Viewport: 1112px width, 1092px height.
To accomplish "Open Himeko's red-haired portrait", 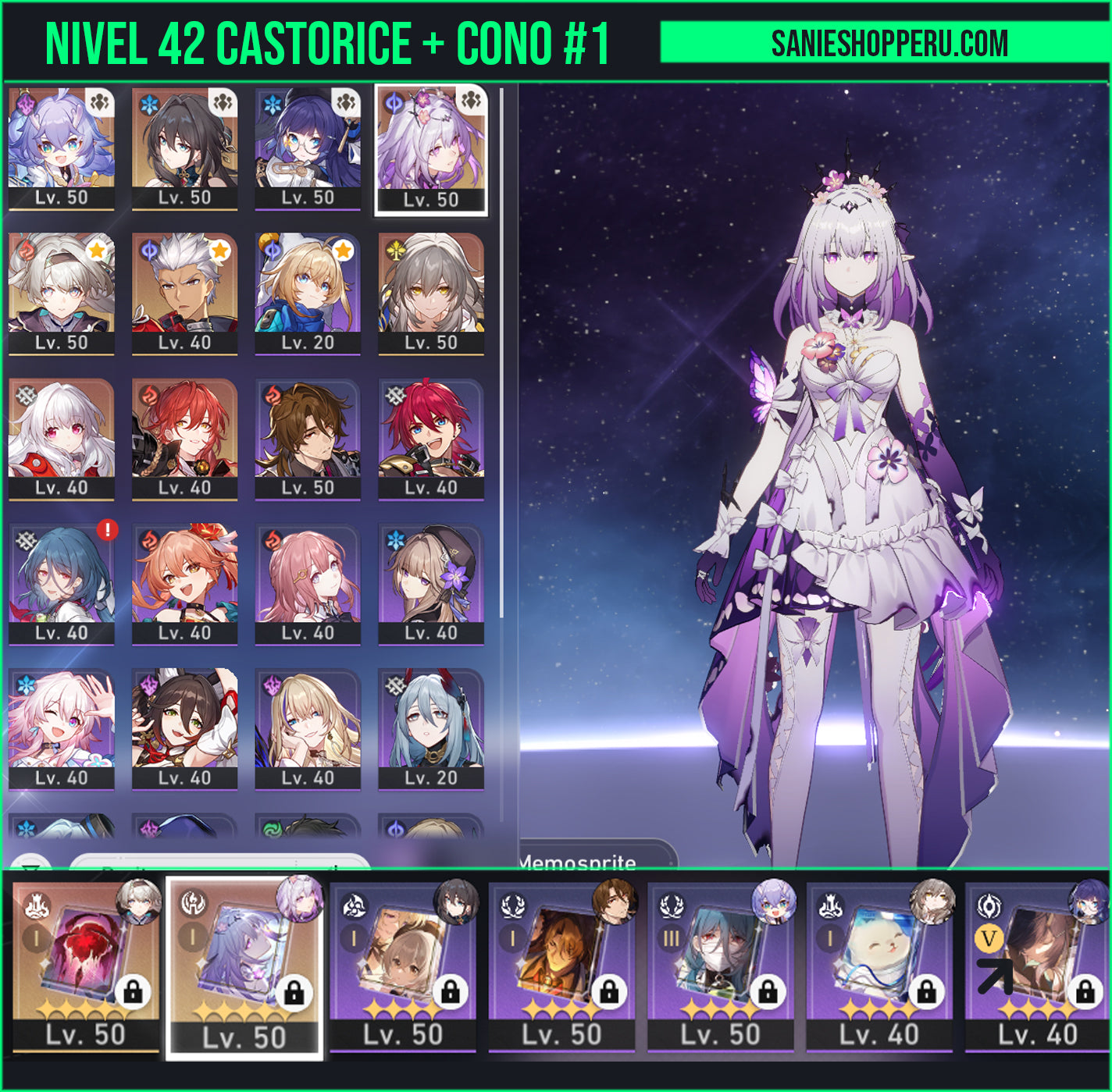I will point(184,438).
